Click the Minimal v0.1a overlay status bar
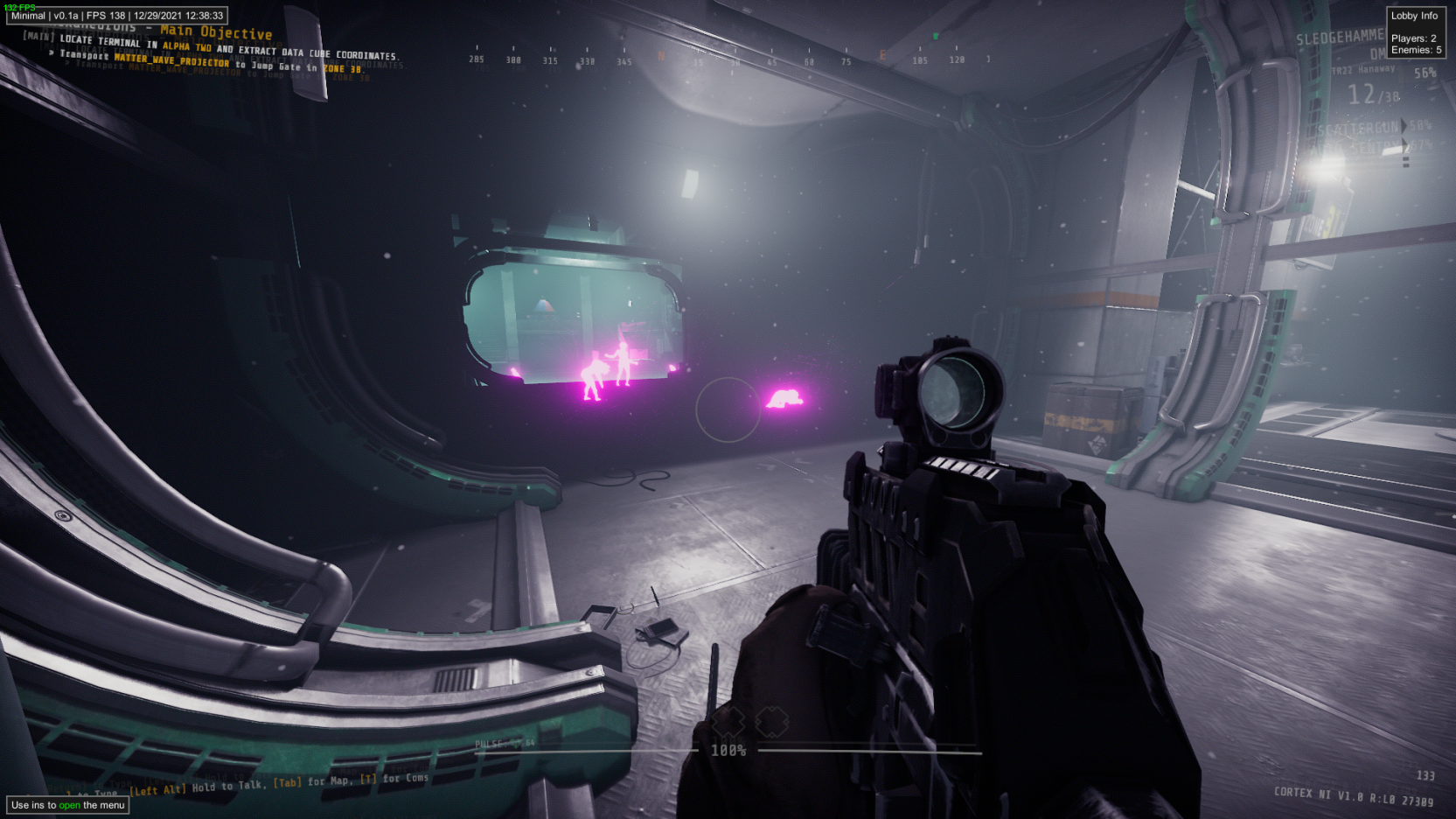The image size is (1456, 819). tap(117, 16)
